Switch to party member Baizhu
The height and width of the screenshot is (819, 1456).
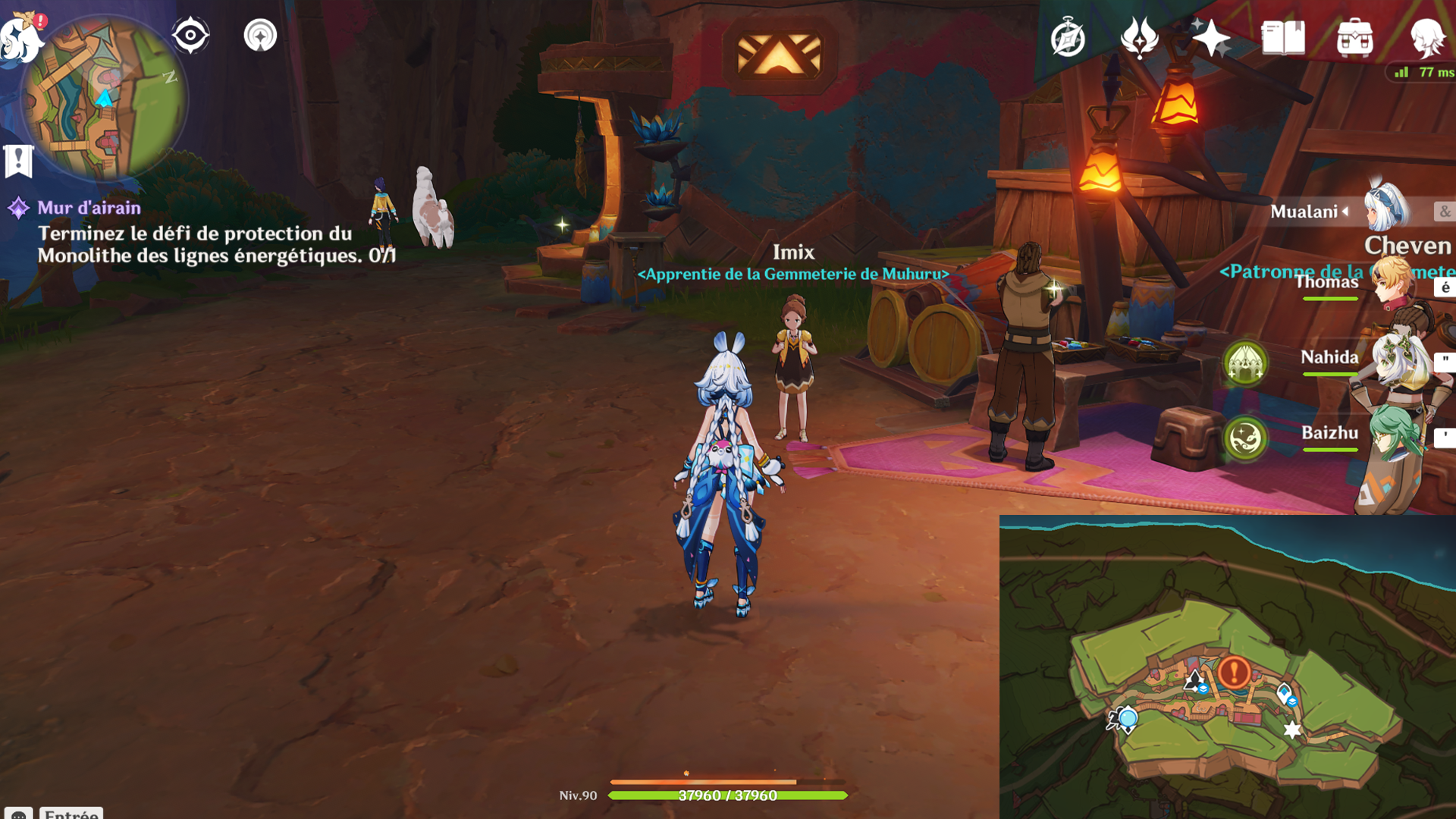click(x=1329, y=433)
